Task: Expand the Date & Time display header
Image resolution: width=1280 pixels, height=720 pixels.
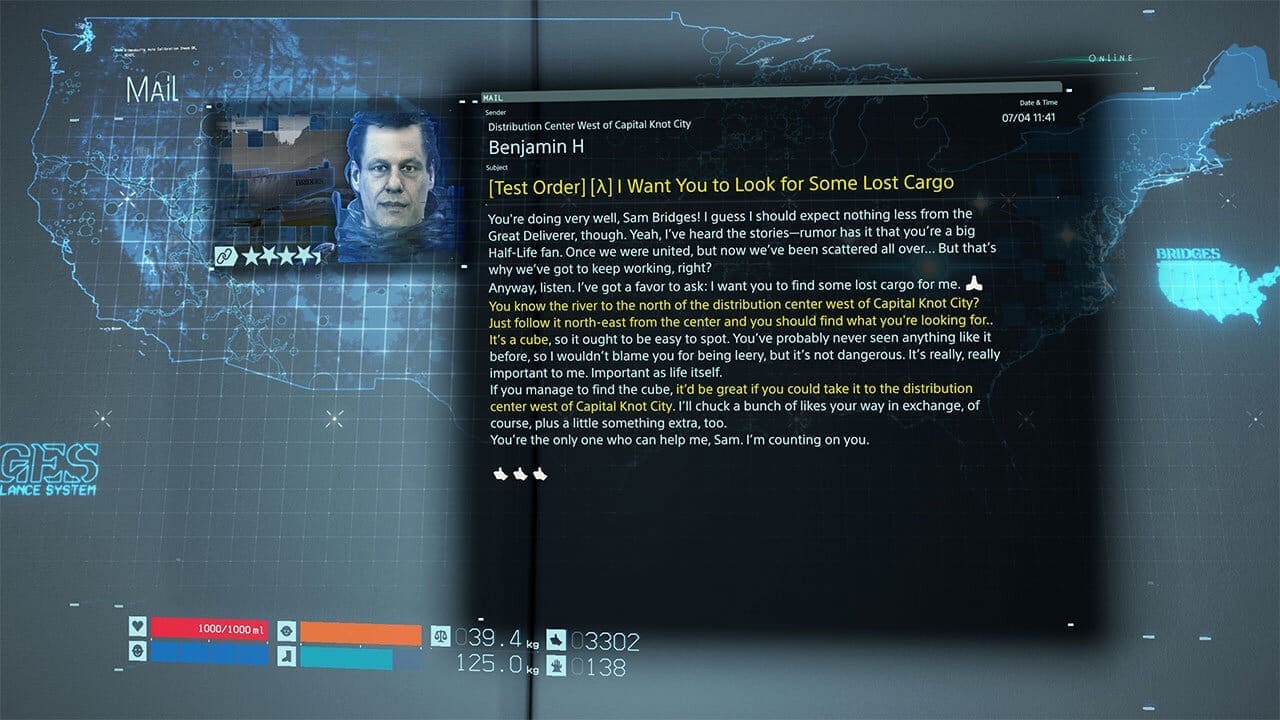Action: 1040,103
